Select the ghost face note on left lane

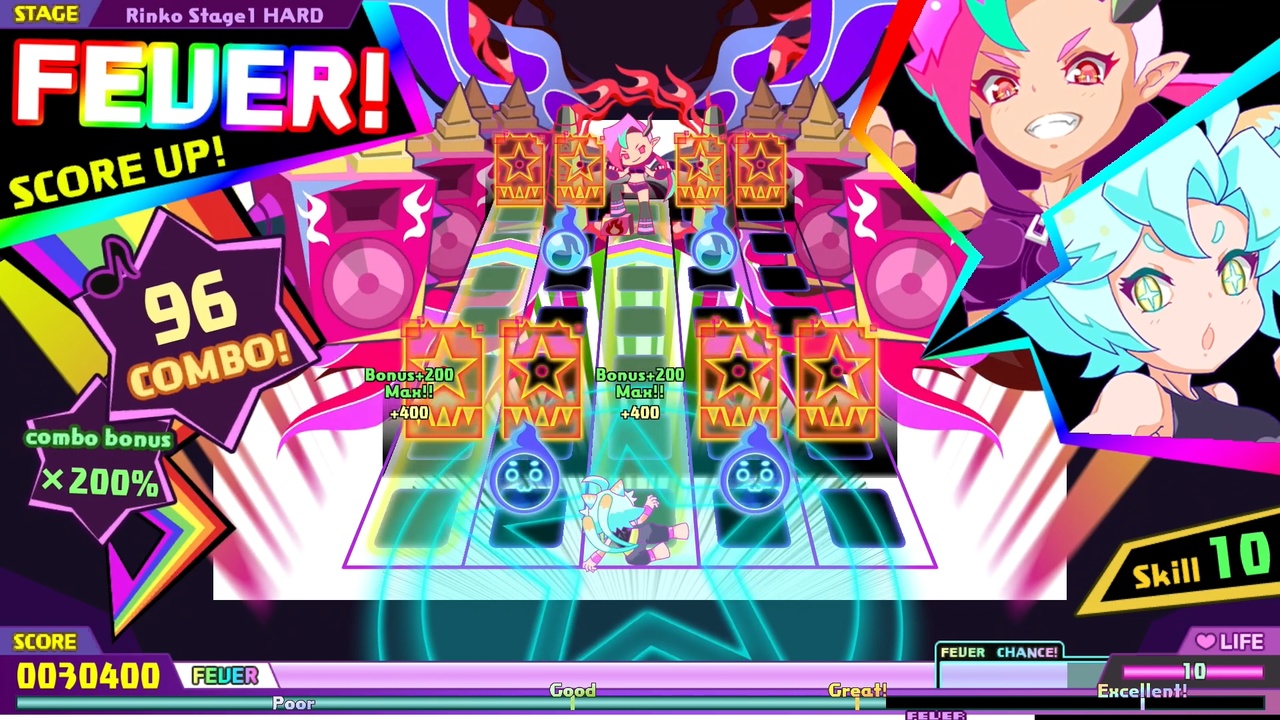[523, 480]
